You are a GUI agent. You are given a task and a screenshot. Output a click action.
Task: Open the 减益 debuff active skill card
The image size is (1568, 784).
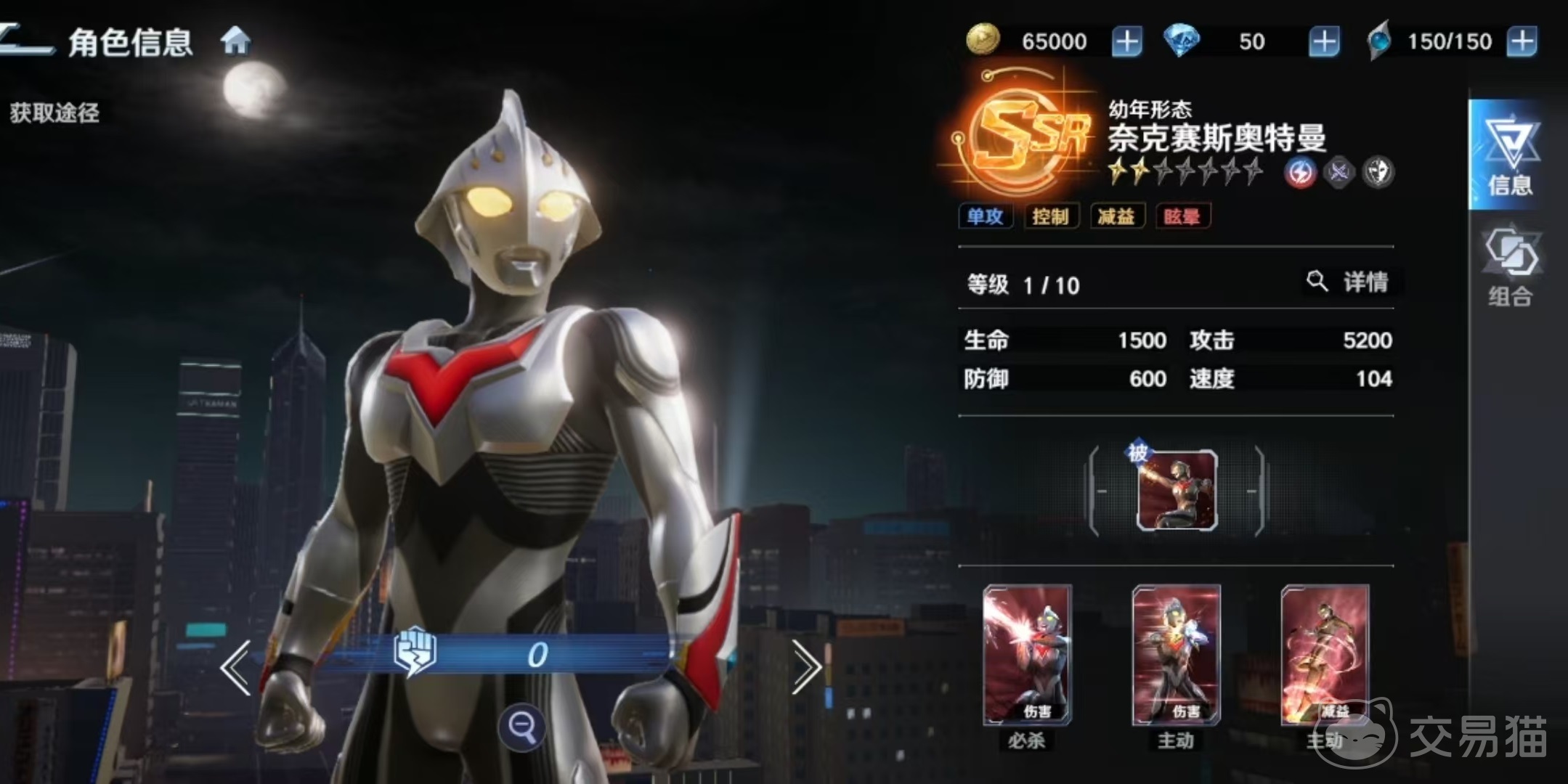[x=1325, y=655]
